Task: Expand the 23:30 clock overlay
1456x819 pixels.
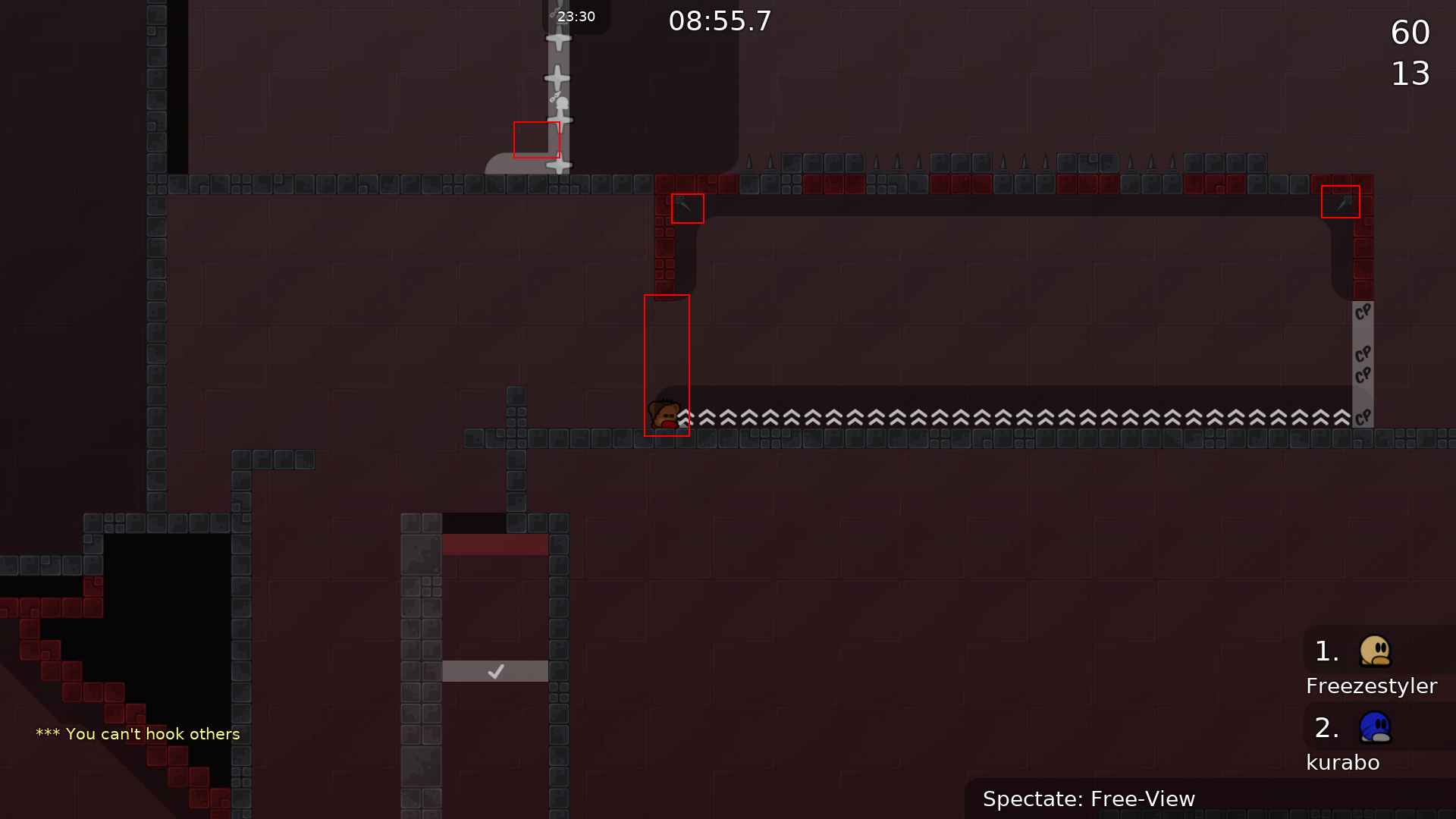Action: (x=576, y=17)
